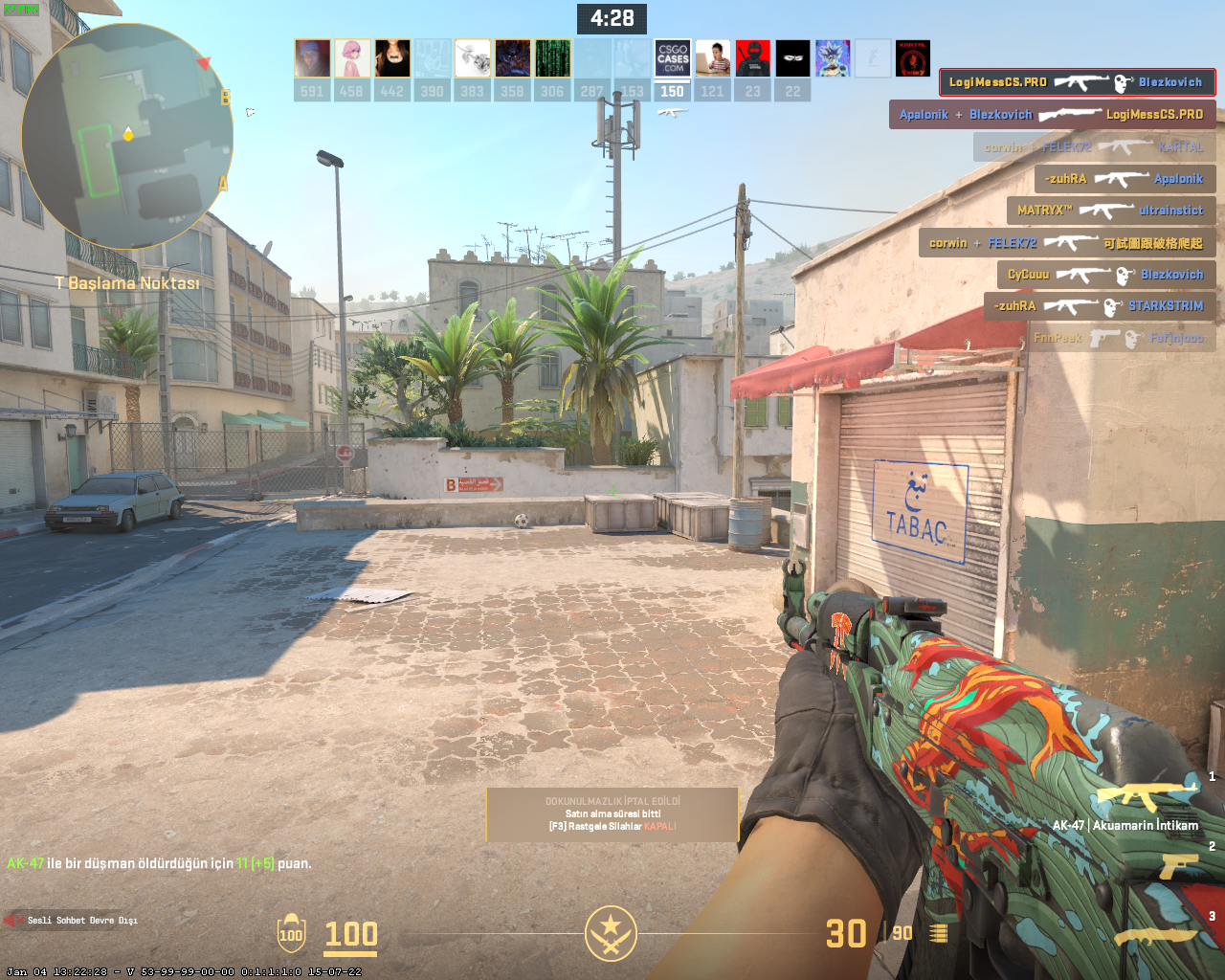Click the LogiMessCS.PRO killed Blezkovich feed entry
This screenshot has height=980, width=1225.
coord(1077,82)
